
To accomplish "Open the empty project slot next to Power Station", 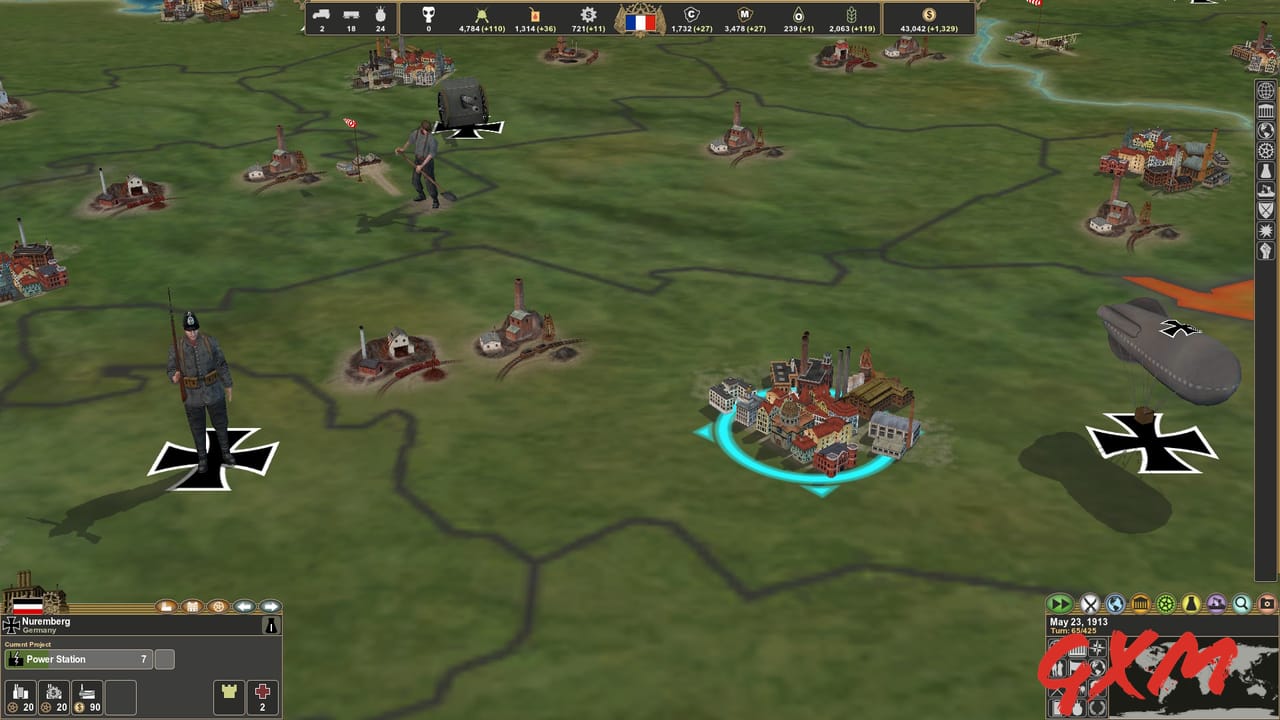I will [164, 659].
